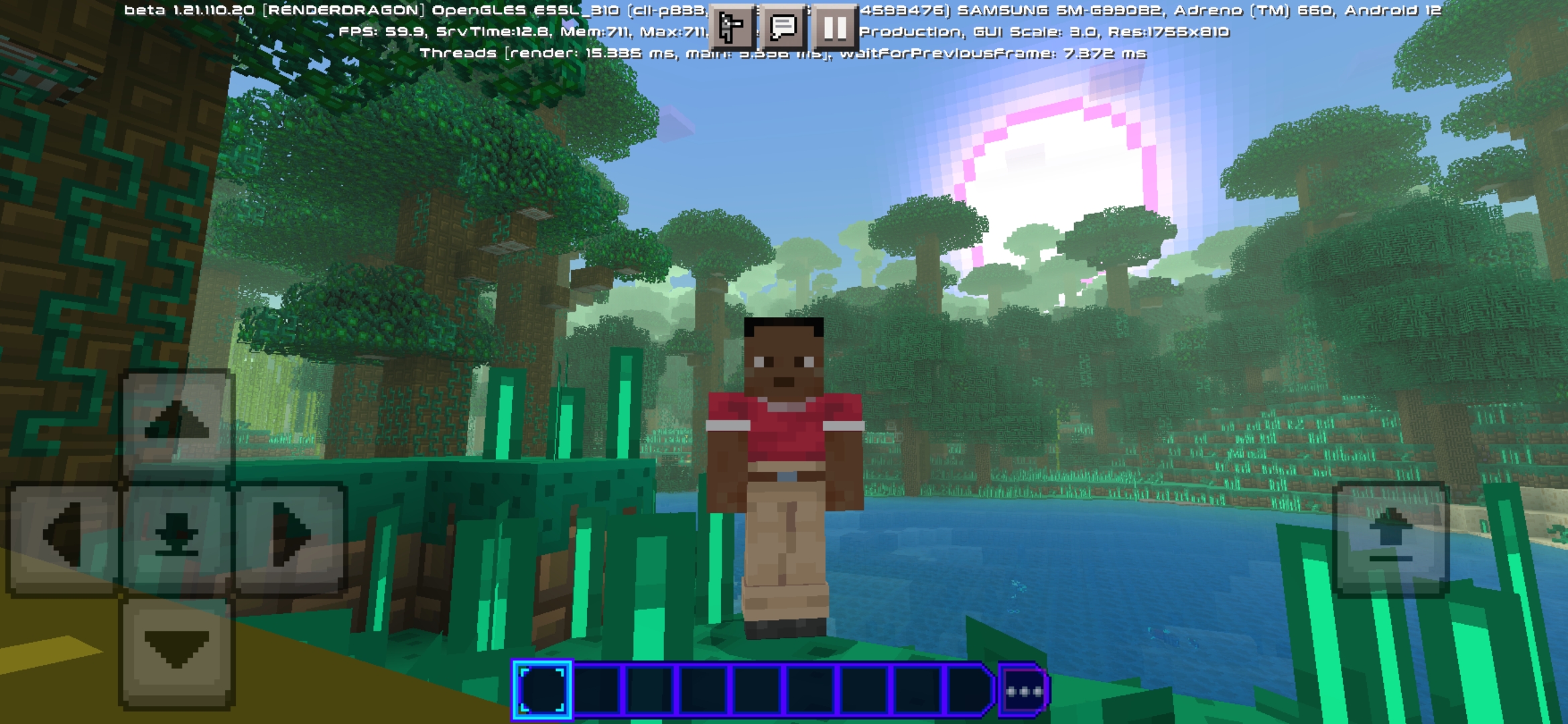Image resolution: width=1568 pixels, height=724 pixels.
Task: Pause the game
Action: (834, 28)
